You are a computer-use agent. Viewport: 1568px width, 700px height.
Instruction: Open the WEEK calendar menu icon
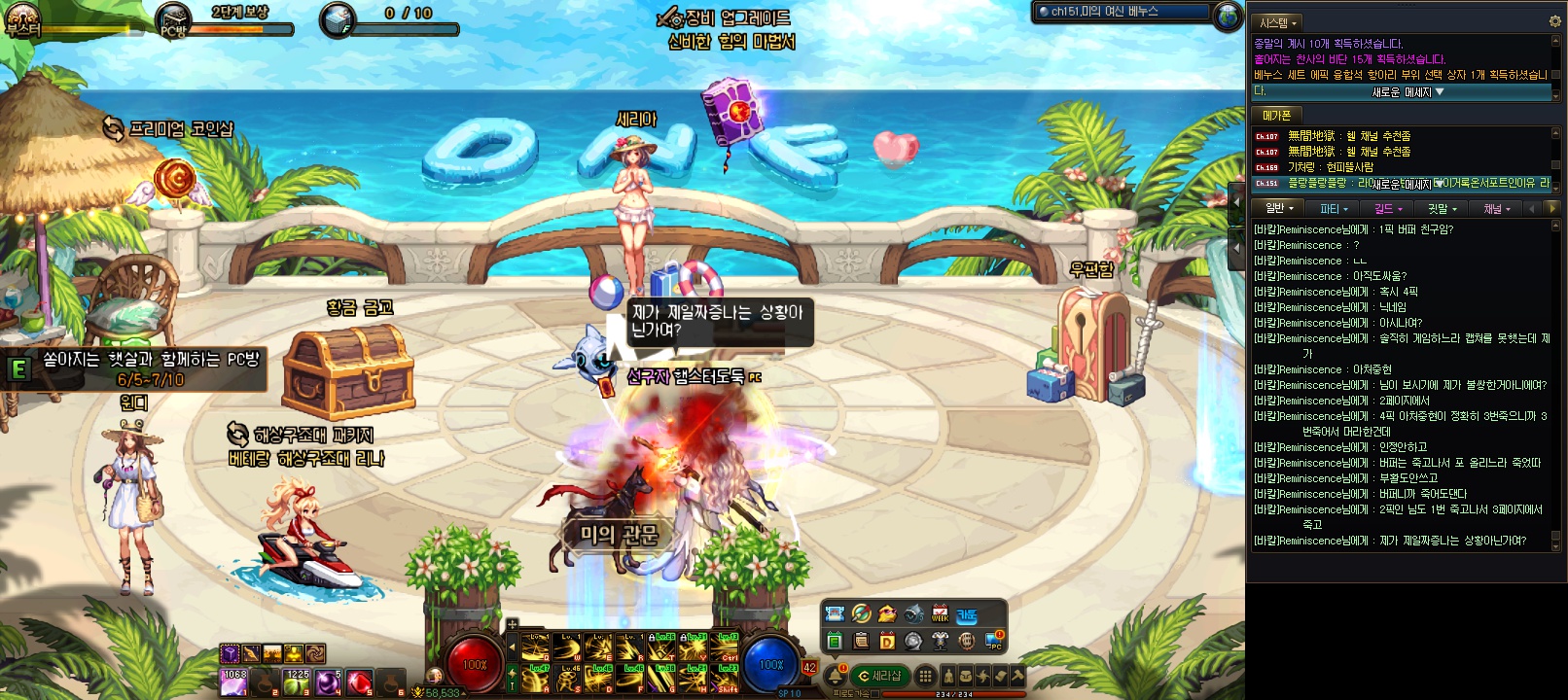point(940,613)
